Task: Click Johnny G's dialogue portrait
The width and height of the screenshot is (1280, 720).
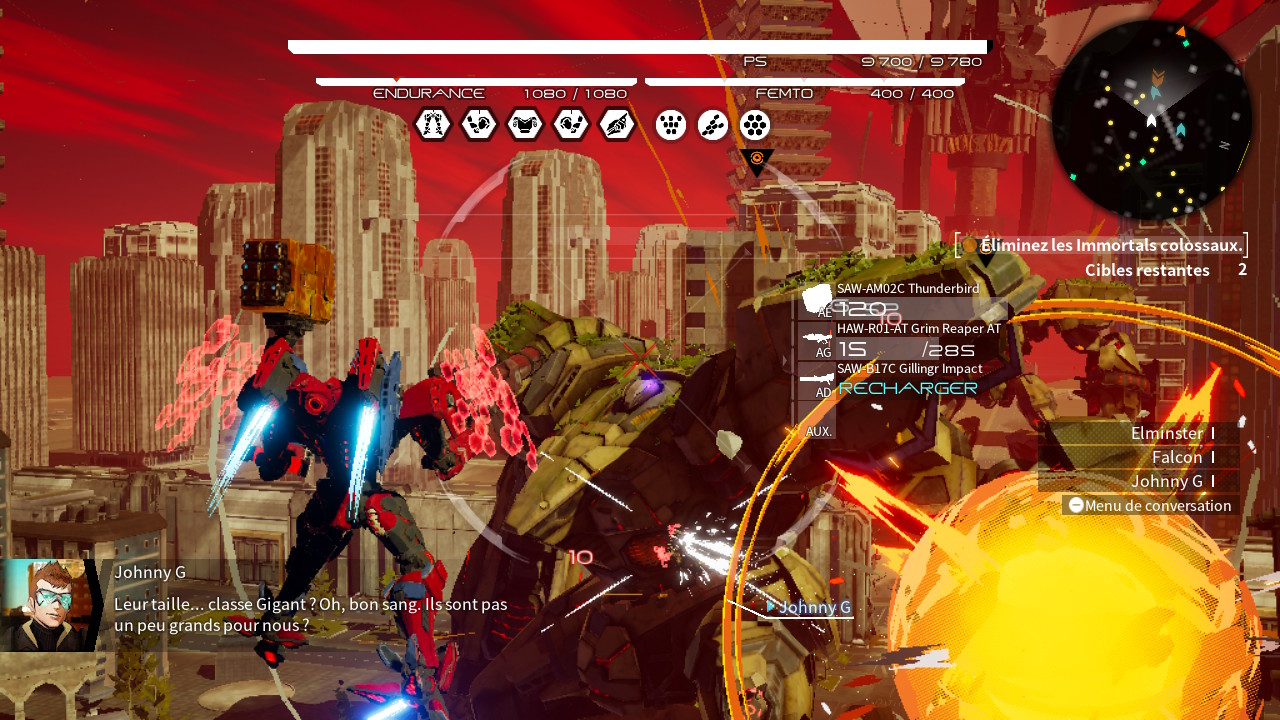Action: [48, 605]
